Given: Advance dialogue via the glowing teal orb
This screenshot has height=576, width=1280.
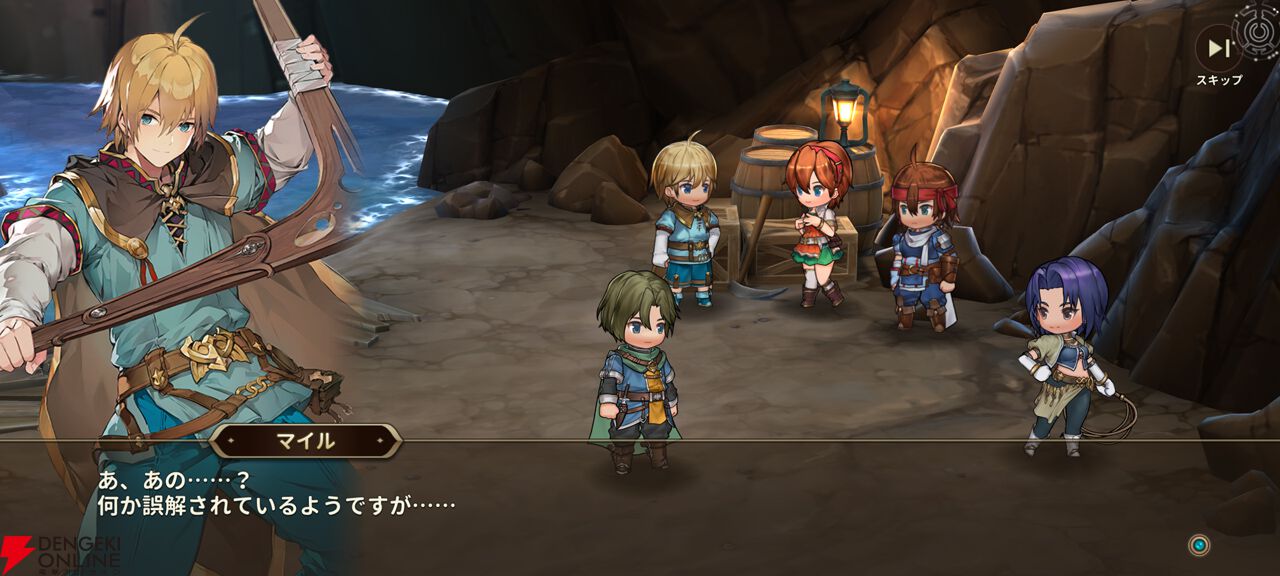Looking at the screenshot, I should click(x=1198, y=545).
